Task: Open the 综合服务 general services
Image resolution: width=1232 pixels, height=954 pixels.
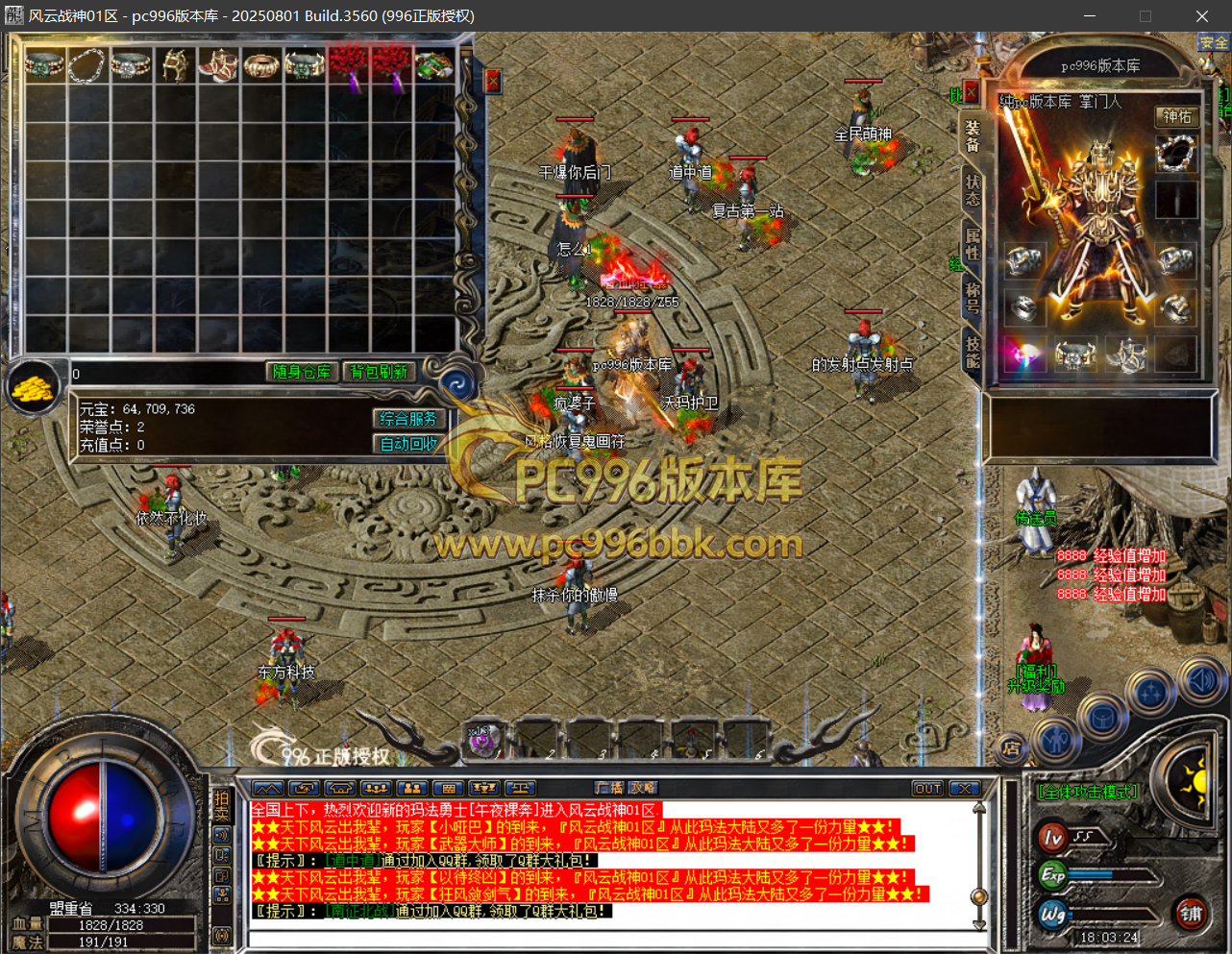Action: click(408, 419)
